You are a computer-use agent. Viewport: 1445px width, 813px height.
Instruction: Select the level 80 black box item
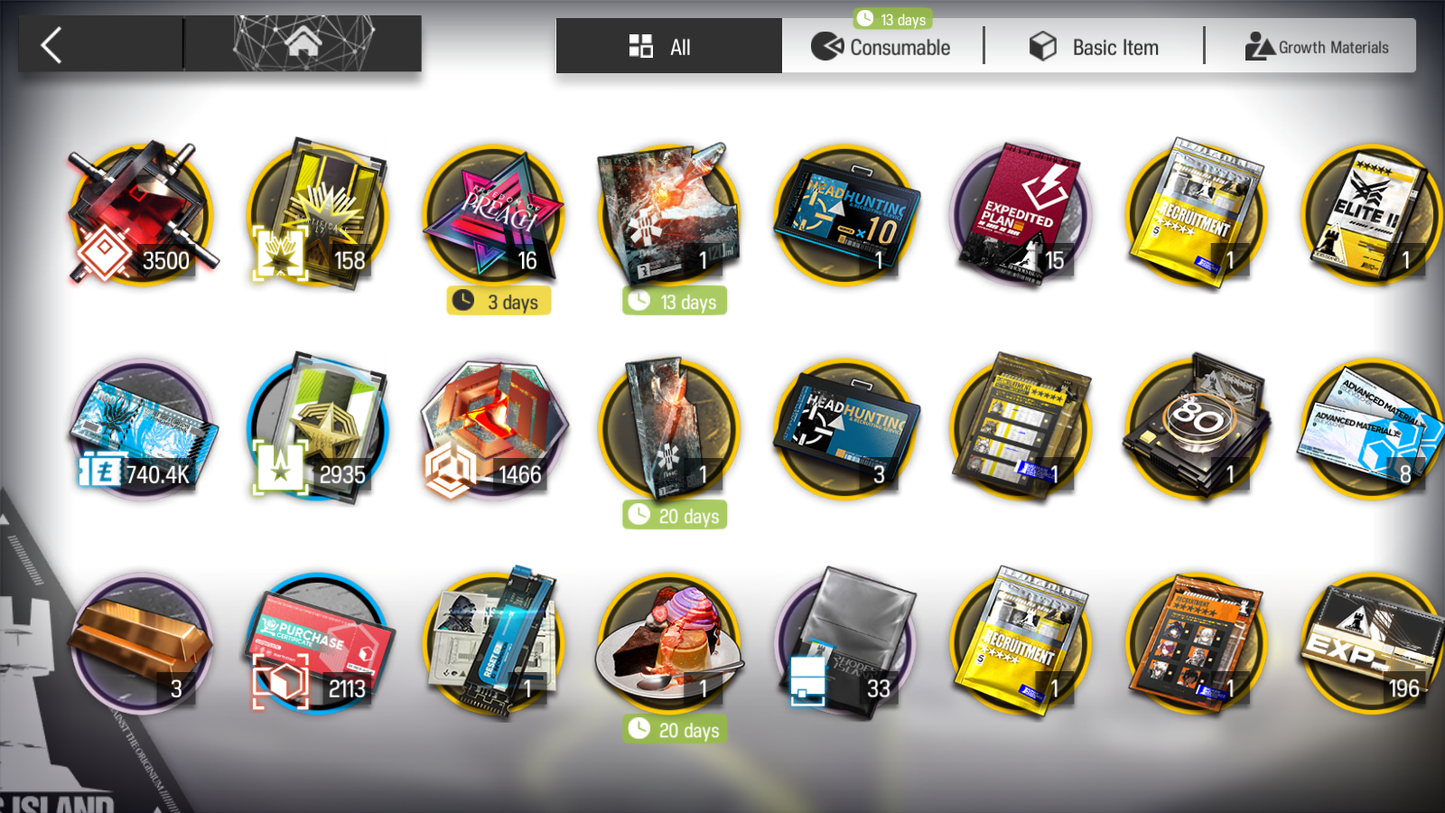click(1196, 430)
